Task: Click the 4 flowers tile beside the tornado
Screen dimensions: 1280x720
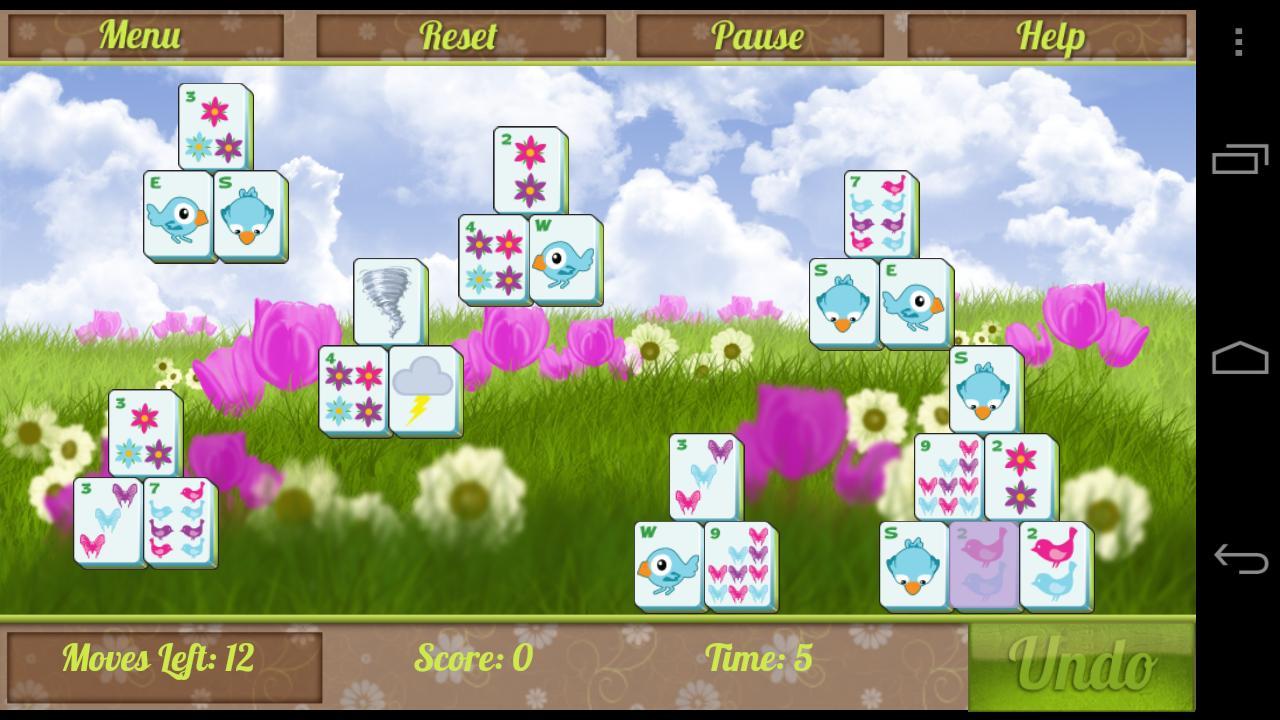Action: [352, 392]
